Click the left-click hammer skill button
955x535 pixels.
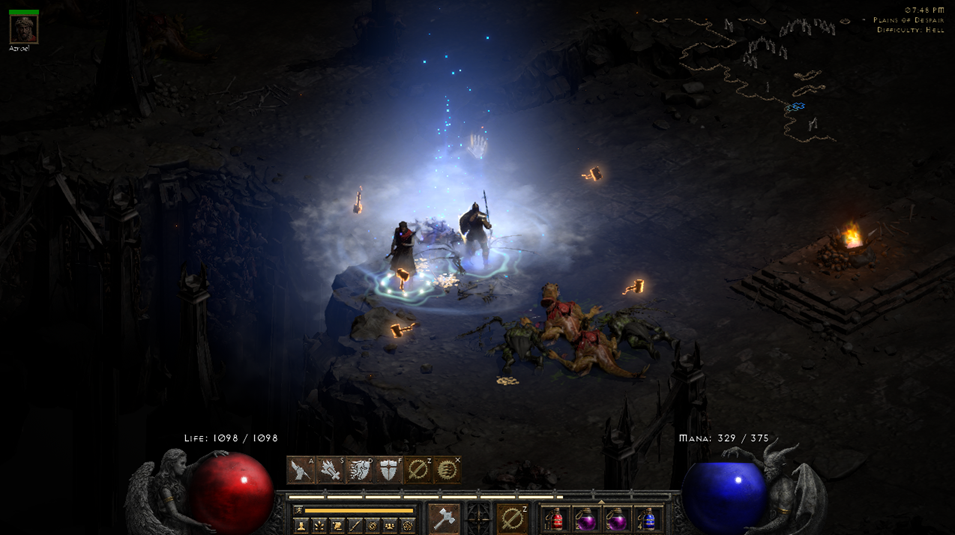coord(444,518)
